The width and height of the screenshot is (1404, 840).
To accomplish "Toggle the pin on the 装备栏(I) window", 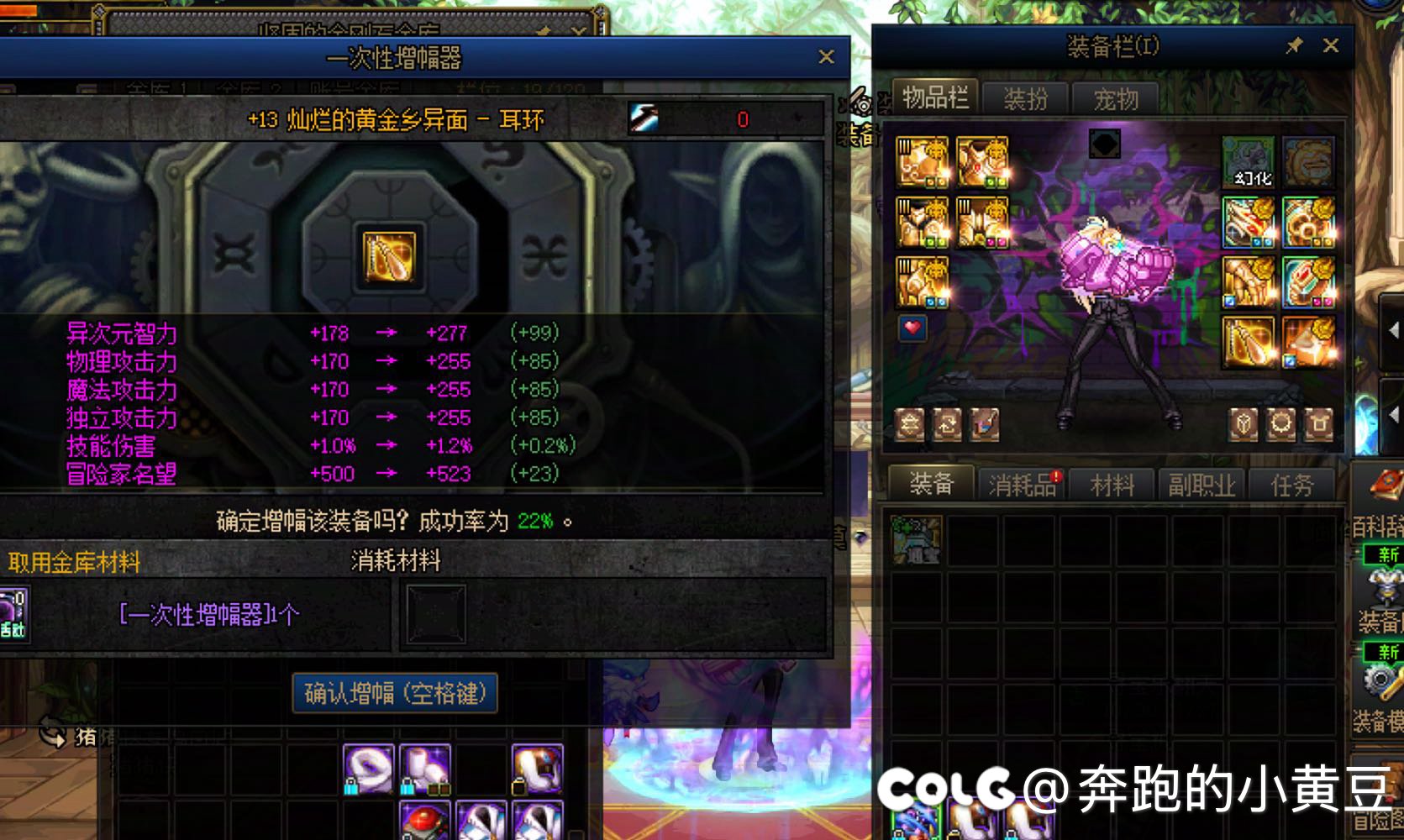I will [x=1295, y=46].
